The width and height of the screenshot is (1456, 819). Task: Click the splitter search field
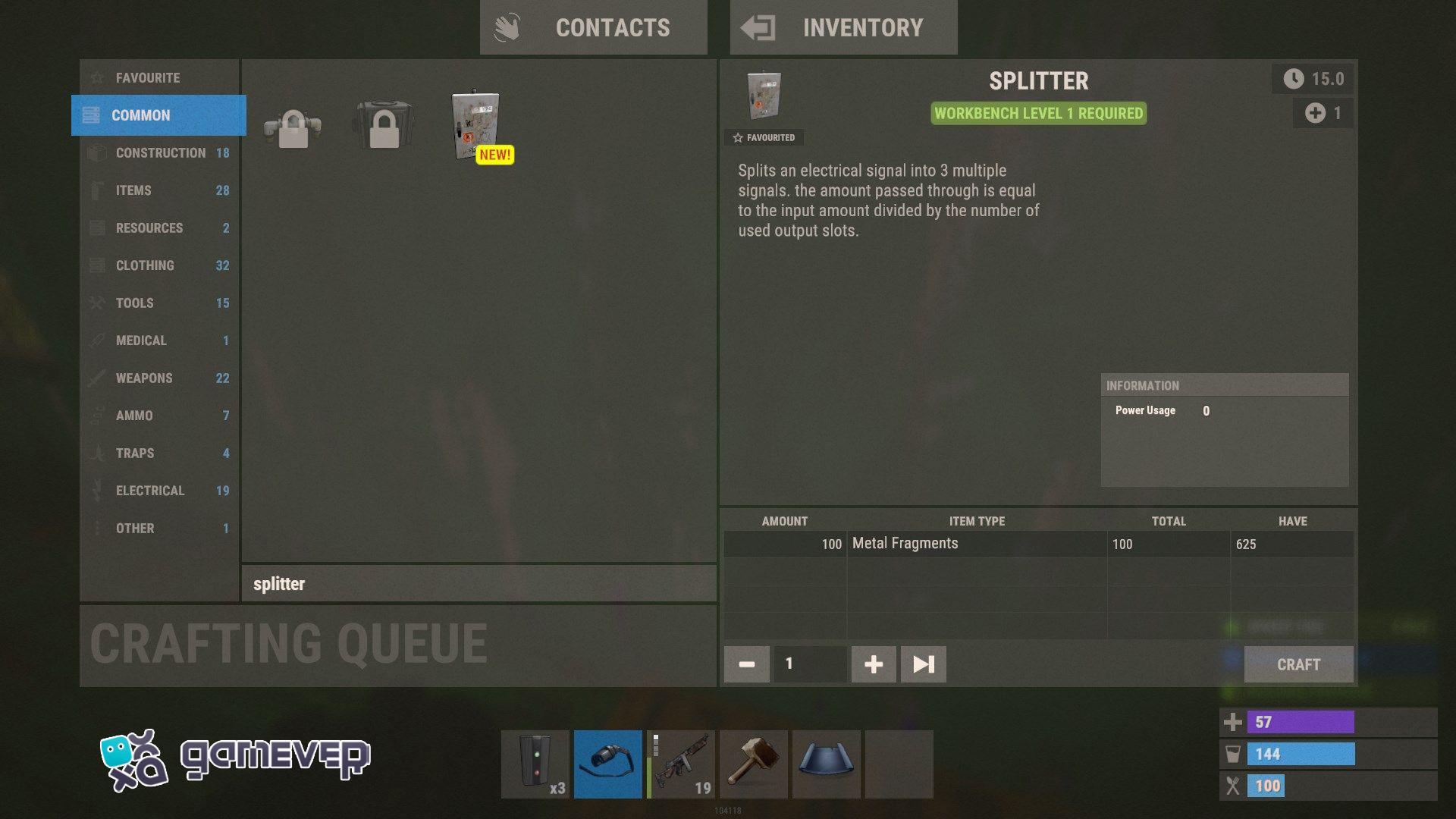(478, 584)
